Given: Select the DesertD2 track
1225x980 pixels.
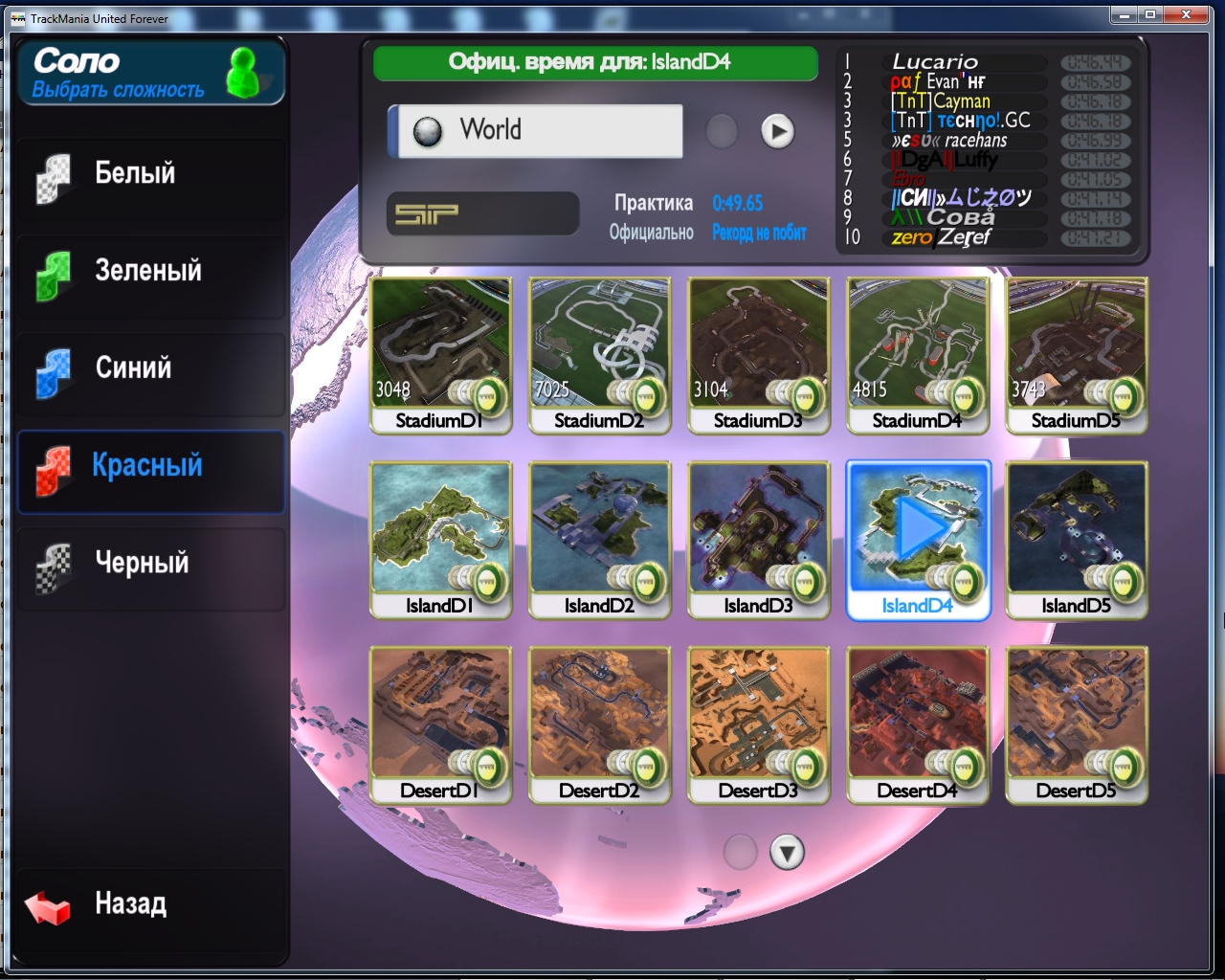Looking at the screenshot, I should click(599, 724).
